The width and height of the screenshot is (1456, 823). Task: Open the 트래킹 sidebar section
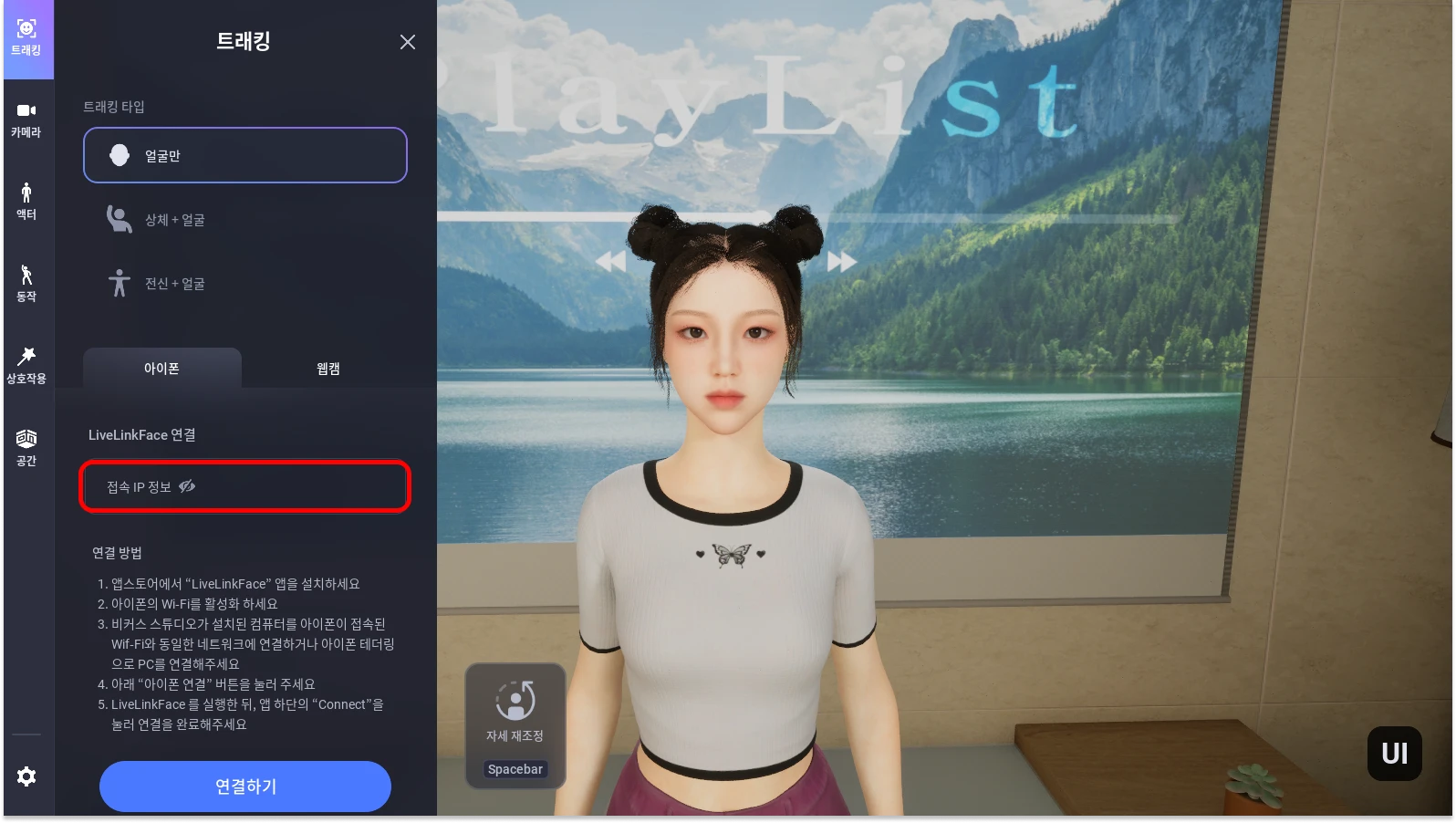26,38
